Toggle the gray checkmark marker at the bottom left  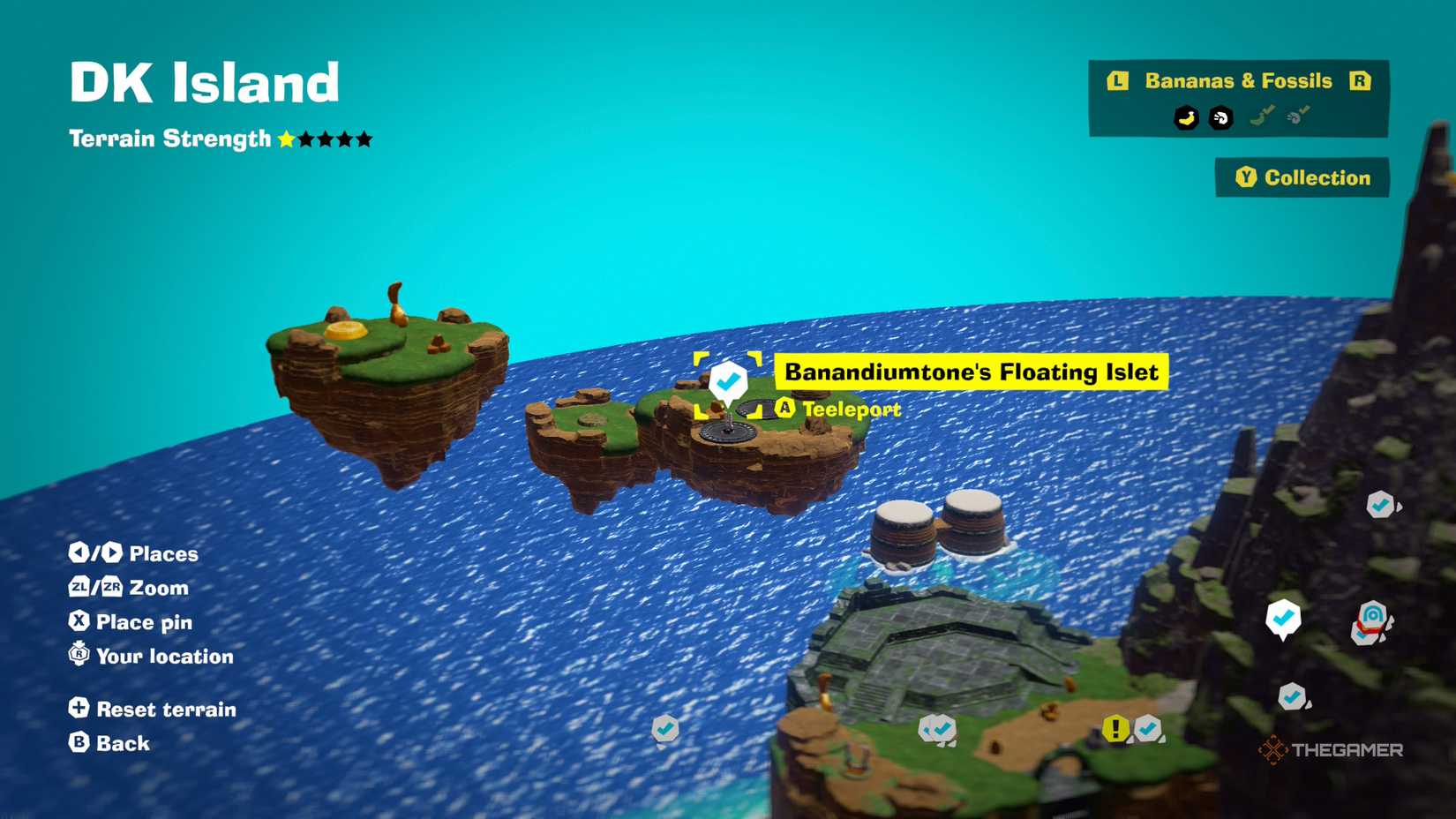pyautogui.click(x=664, y=730)
